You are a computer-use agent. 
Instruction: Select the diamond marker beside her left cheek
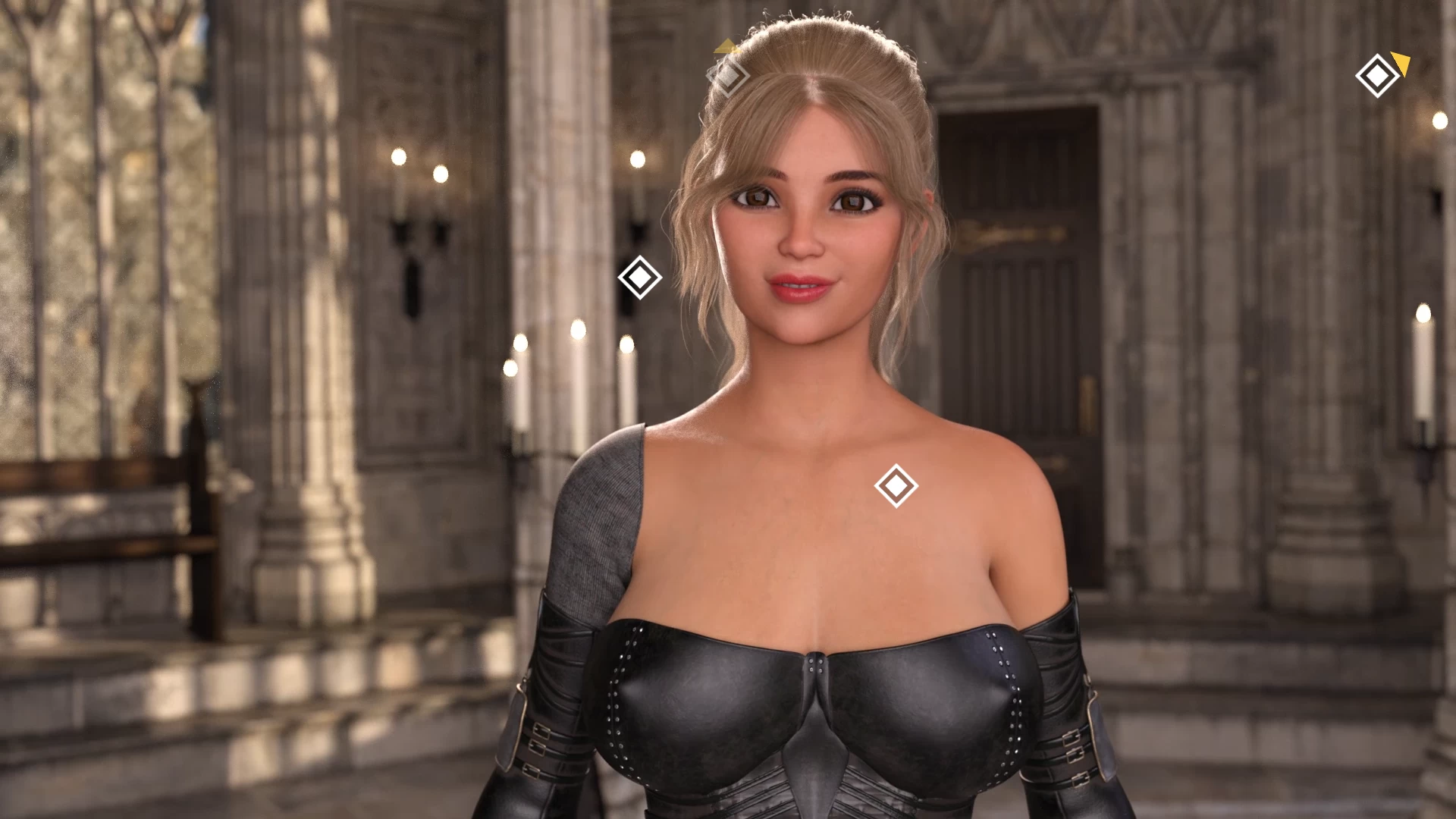pyautogui.click(x=639, y=276)
